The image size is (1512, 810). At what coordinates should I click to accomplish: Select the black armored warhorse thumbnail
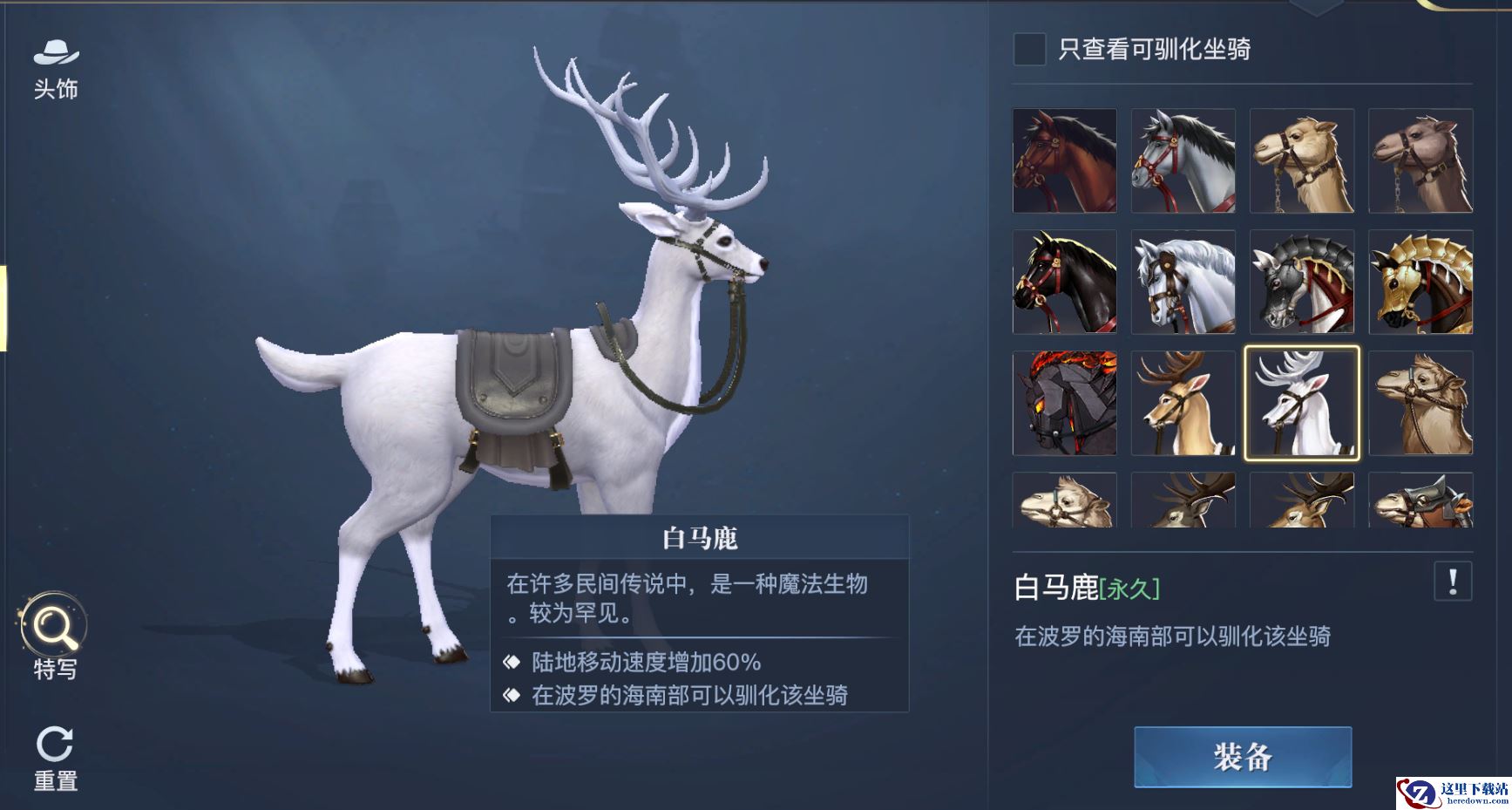pyautogui.click(x=1301, y=282)
